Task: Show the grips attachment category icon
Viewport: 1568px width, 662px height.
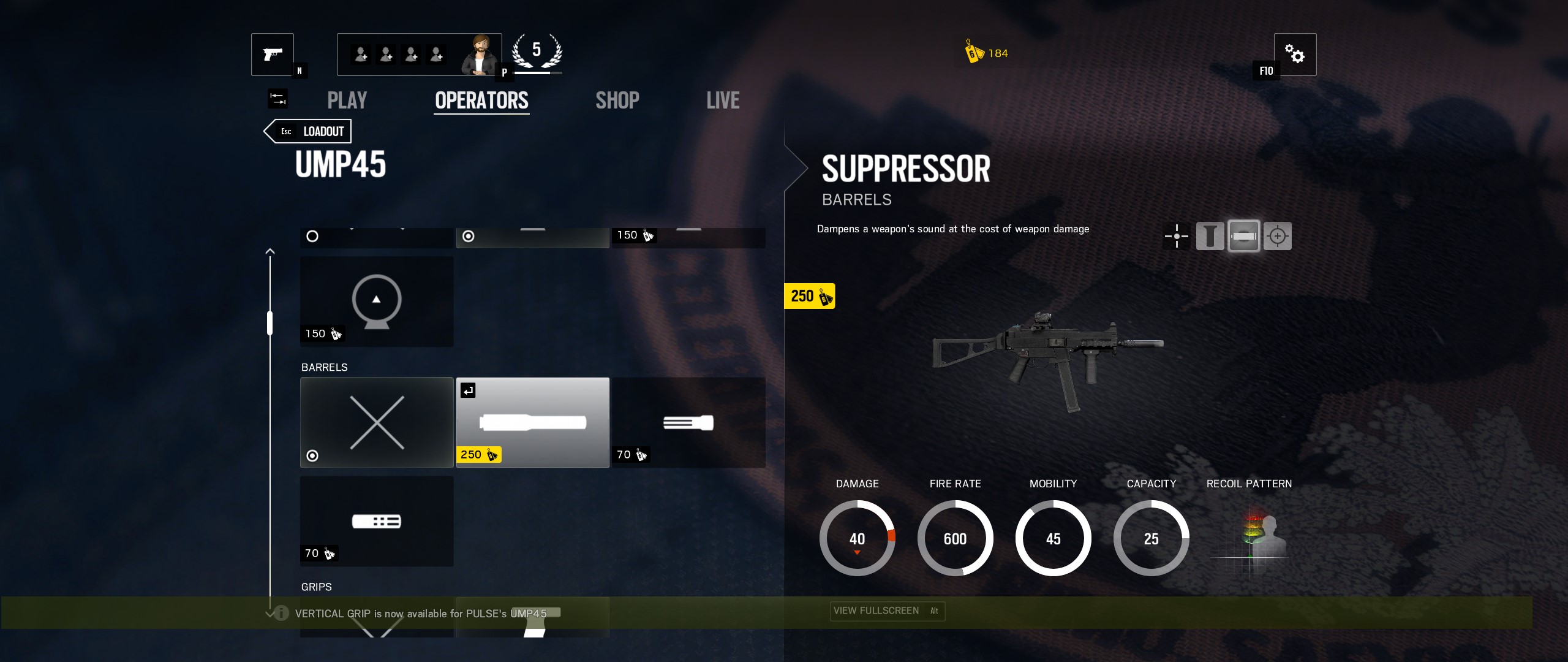Action: (1210, 236)
